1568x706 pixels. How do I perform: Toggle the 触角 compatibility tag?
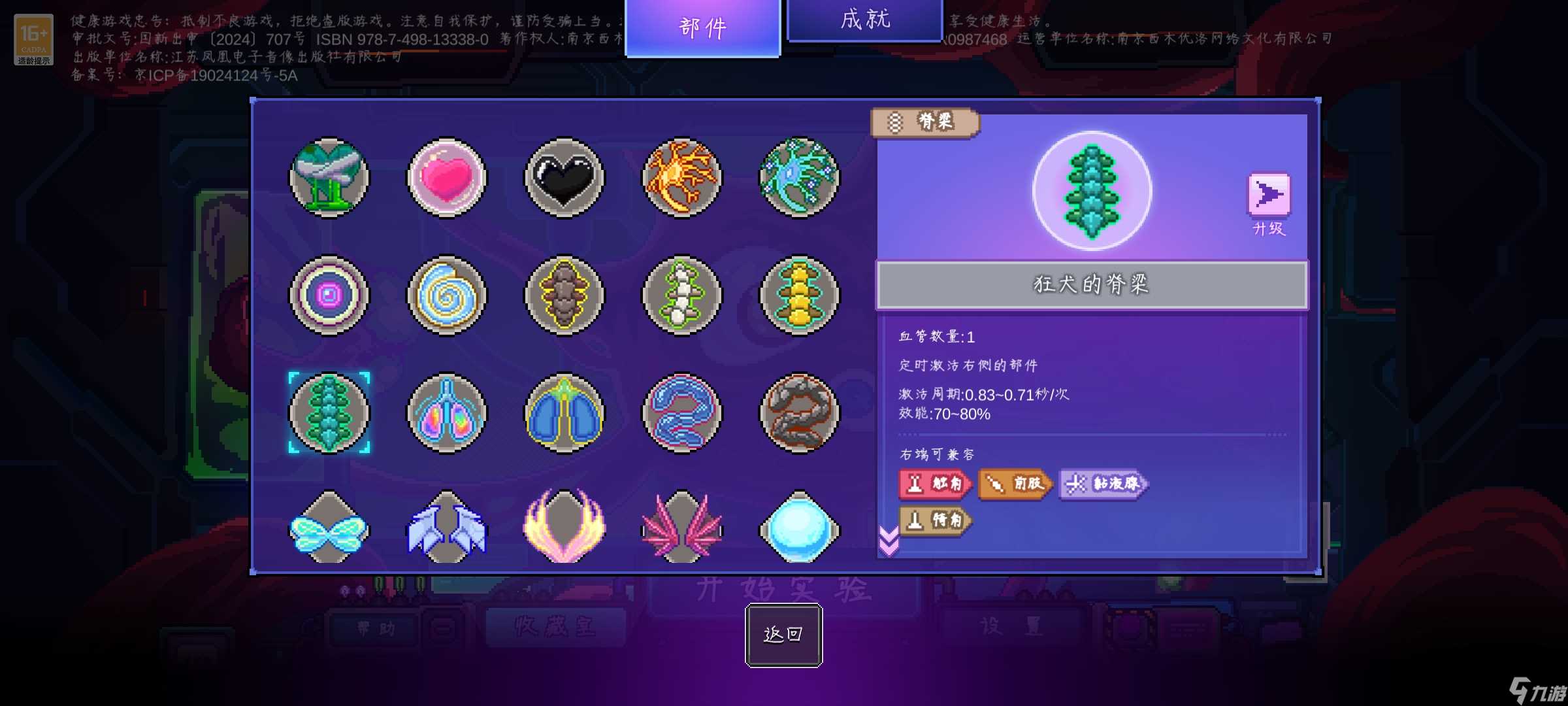click(x=936, y=485)
